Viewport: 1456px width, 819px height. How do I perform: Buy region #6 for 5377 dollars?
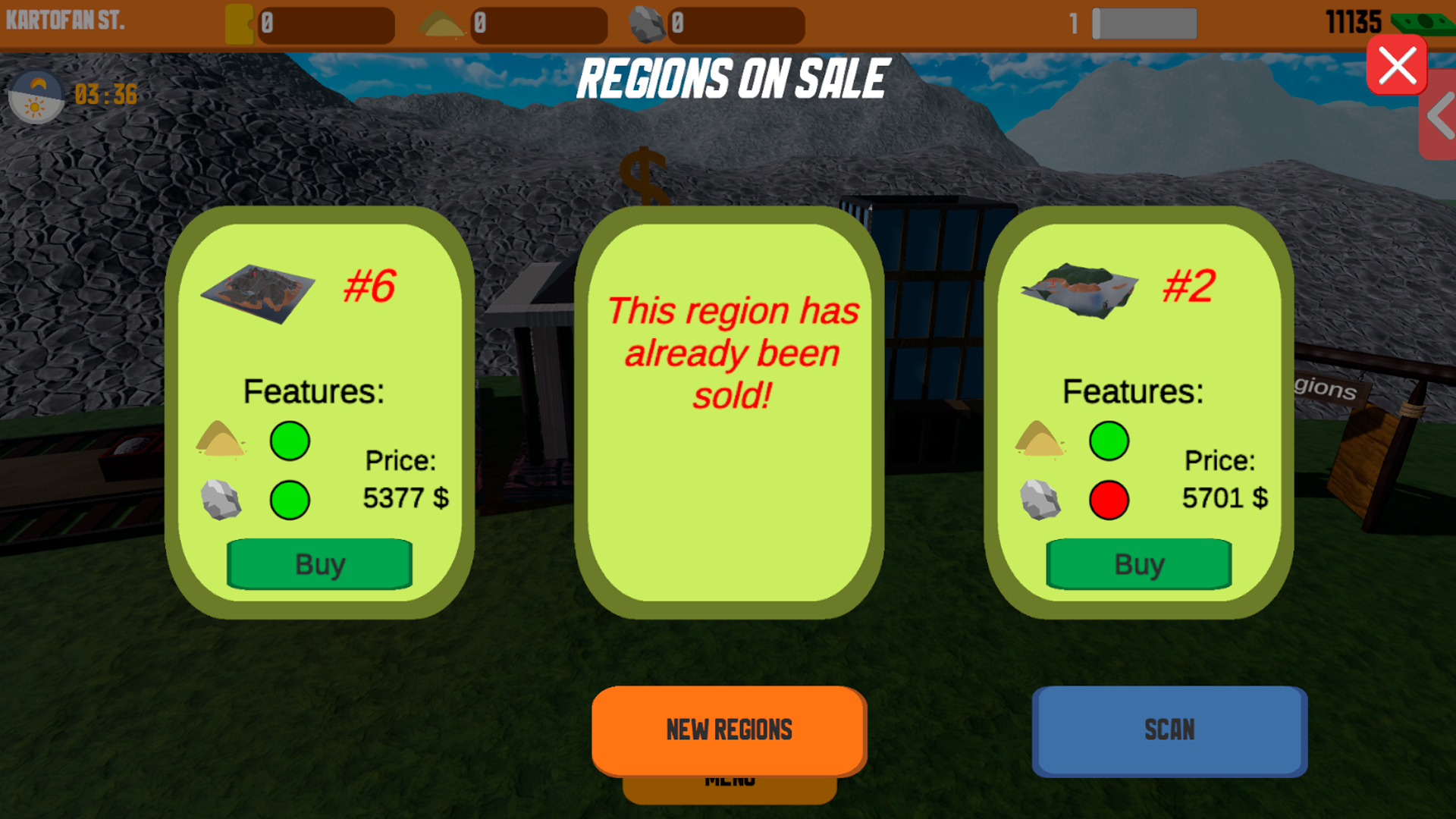[319, 563]
